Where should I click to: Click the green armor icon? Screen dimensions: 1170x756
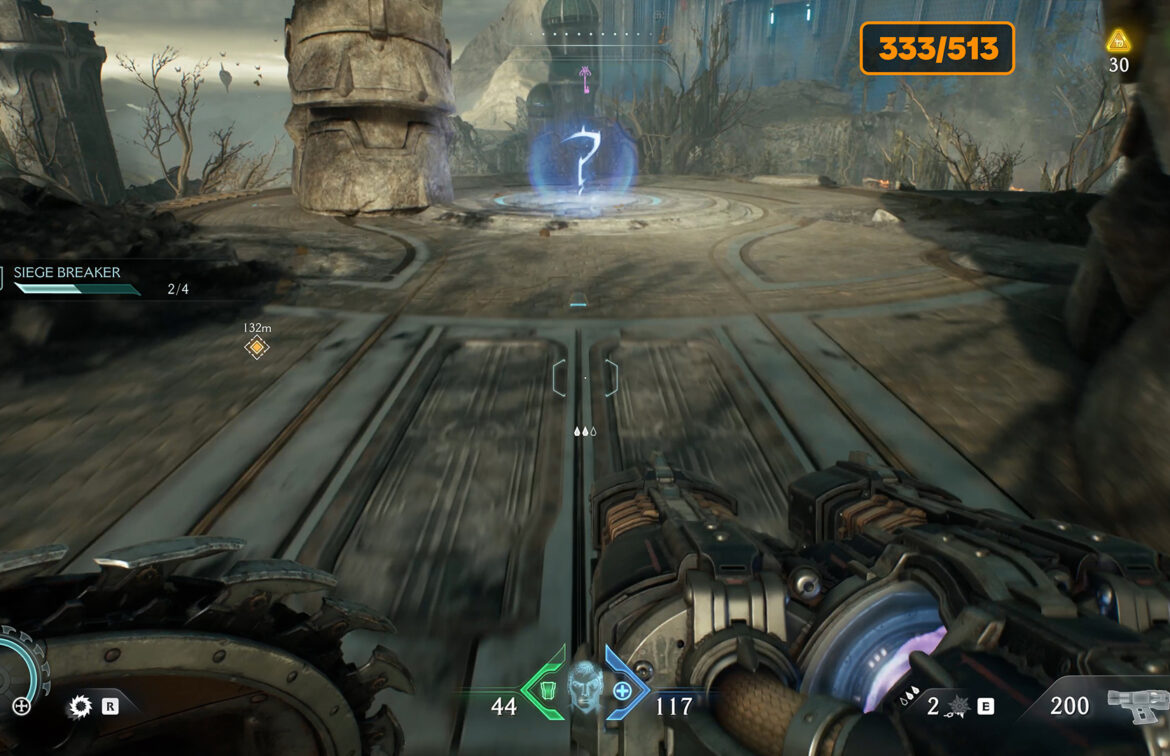point(546,690)
